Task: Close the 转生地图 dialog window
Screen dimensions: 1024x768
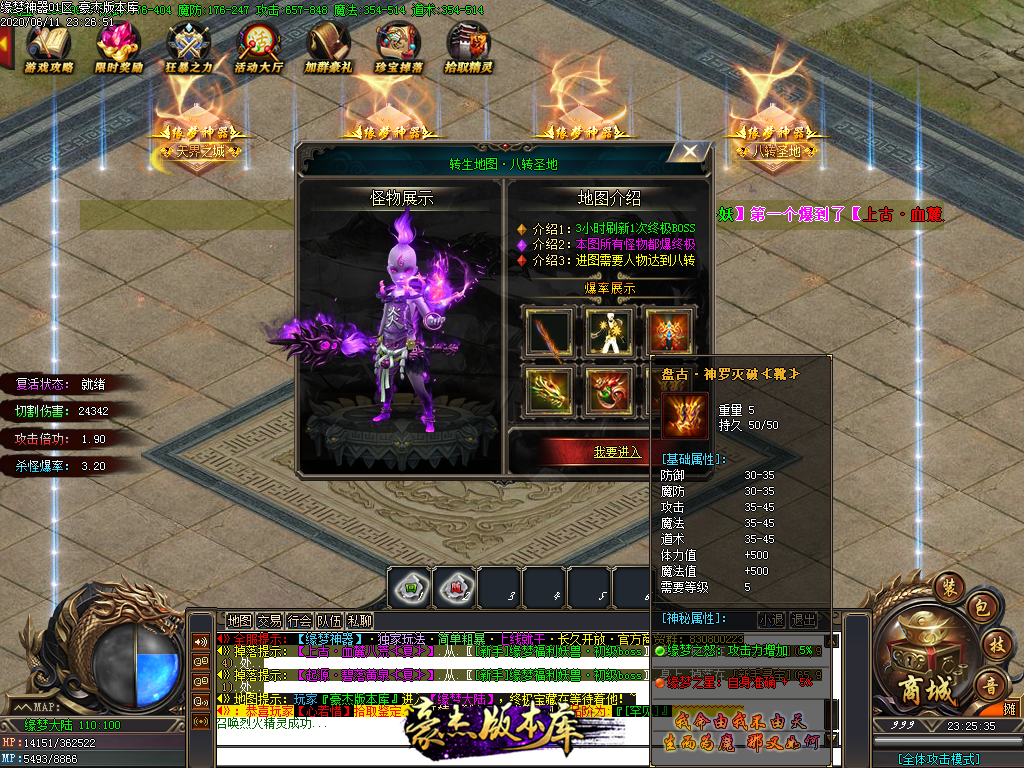Action: (x=689, y=152)
